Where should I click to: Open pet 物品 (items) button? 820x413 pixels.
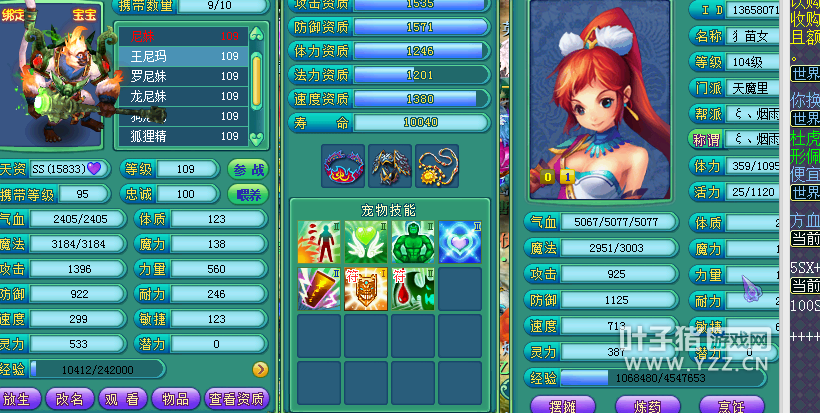175,398
